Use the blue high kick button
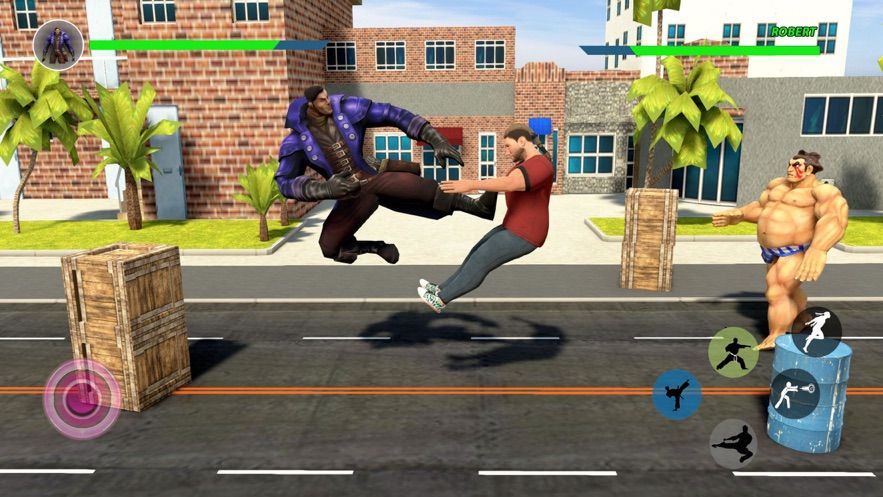883x497 pixels. (677, 395)
